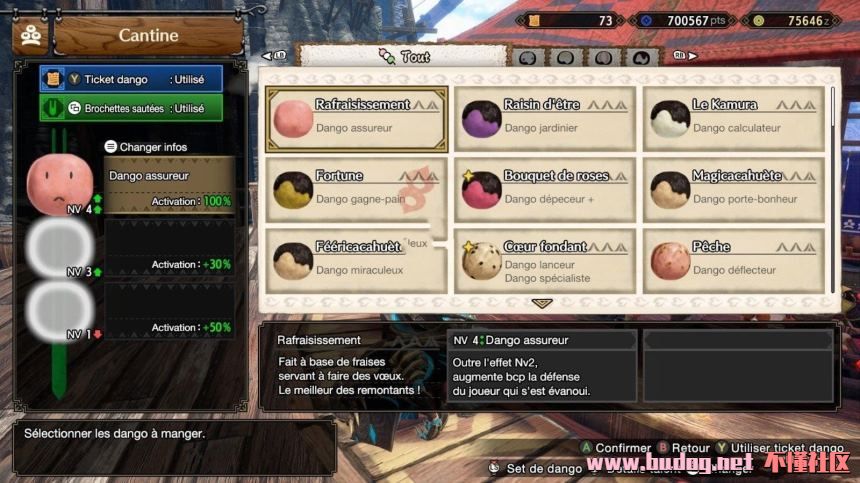
Task: Expand the dango list down arrow
Action: (542, 303)
